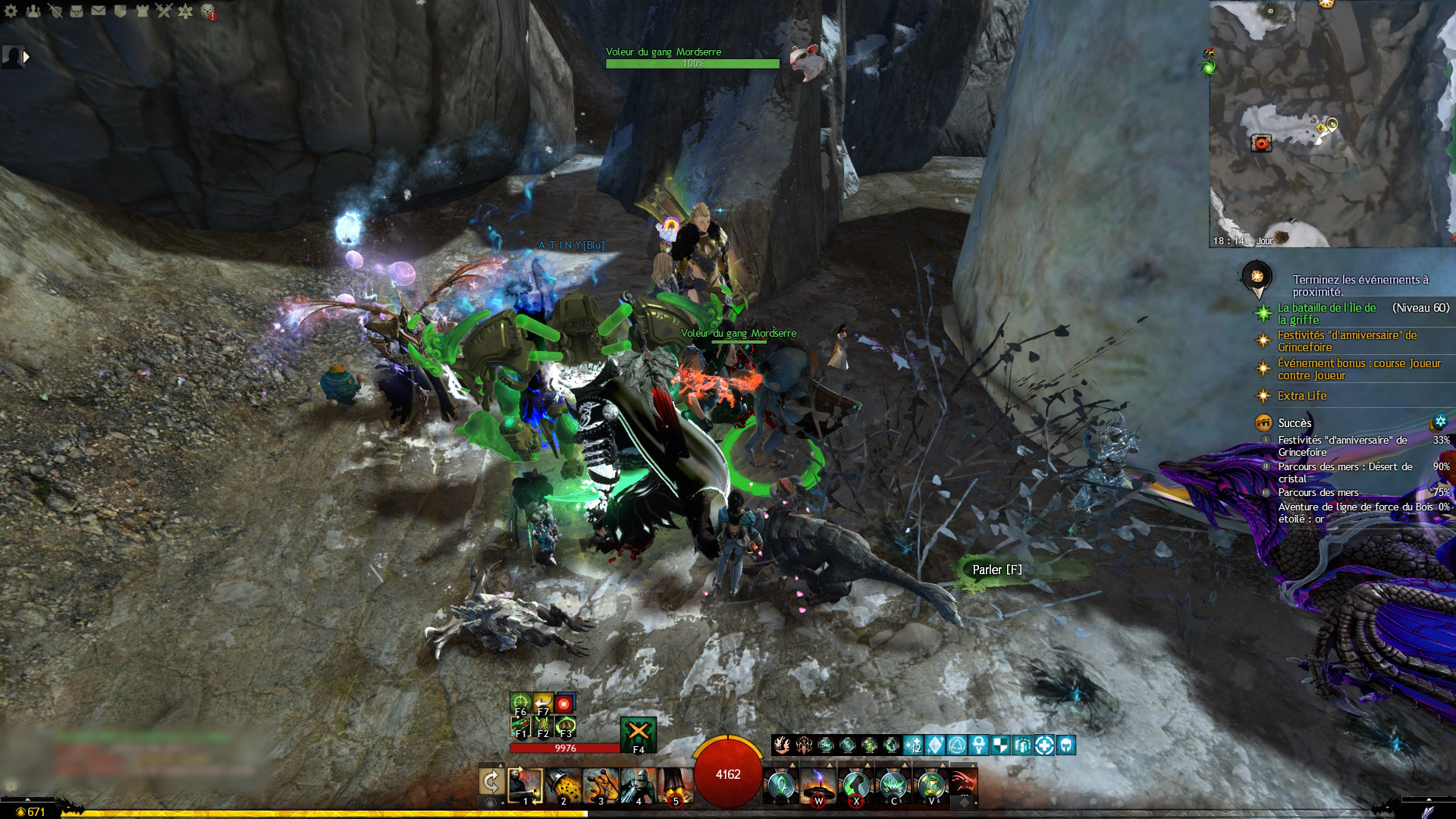
Task: Open the Black Lion trading post icon
Action: coord(208,11)
